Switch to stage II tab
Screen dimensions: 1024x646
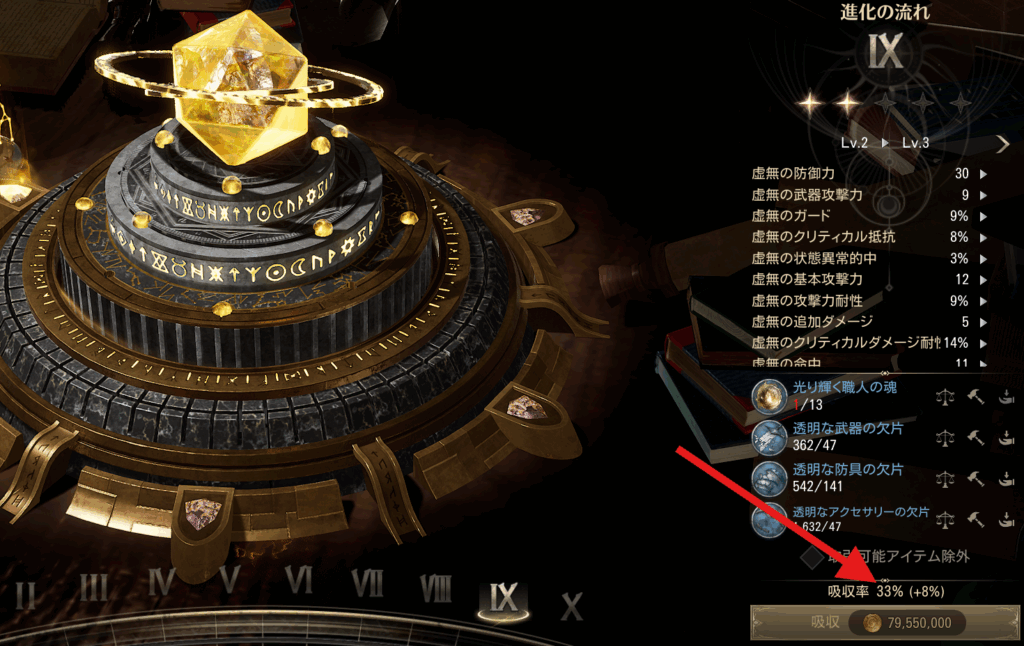pos(26,595)
